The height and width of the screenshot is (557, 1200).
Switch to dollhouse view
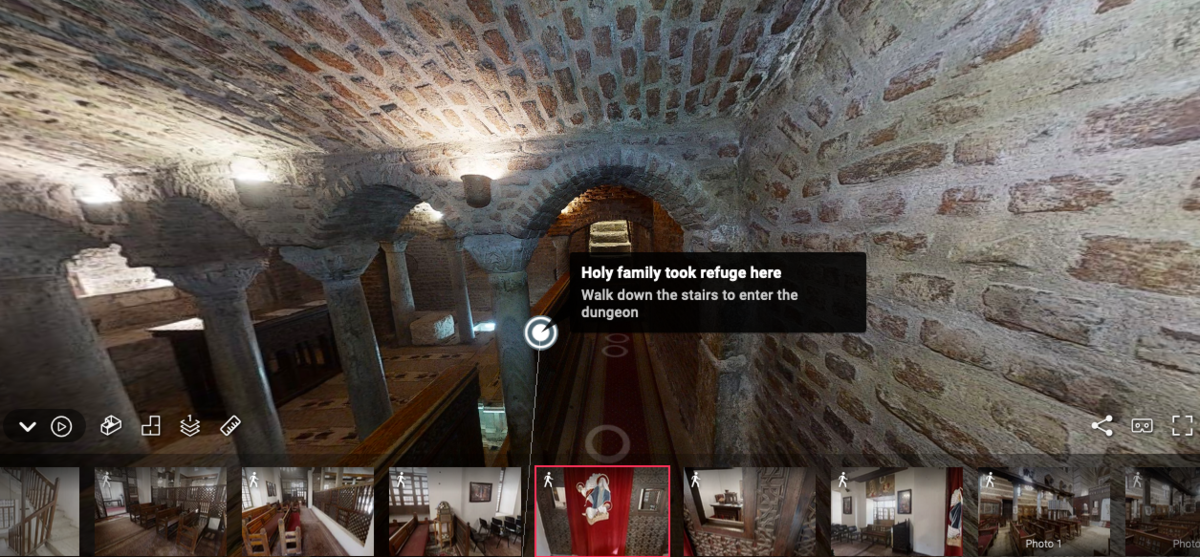[111, 427]
